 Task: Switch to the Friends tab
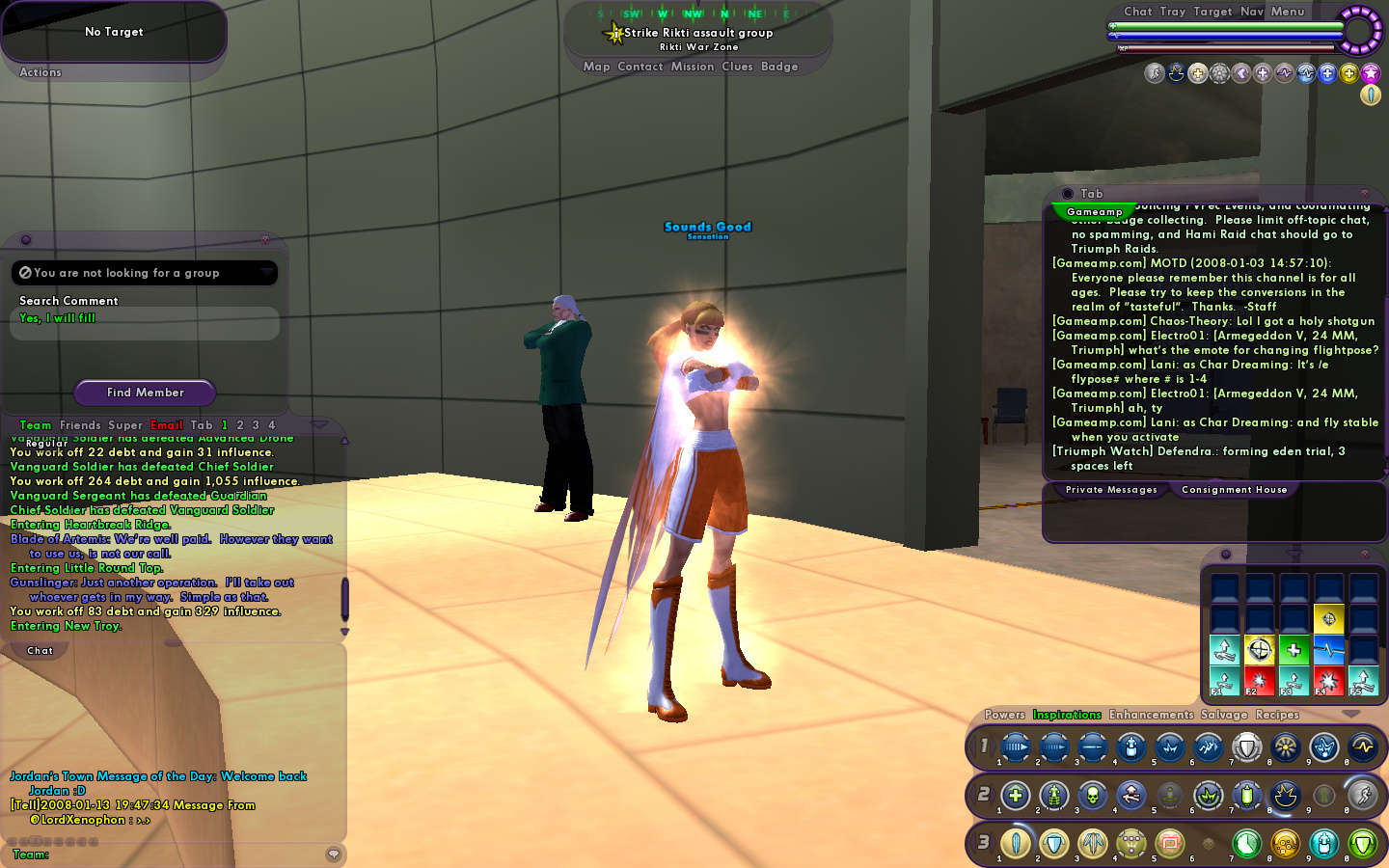tap(80, 425)
